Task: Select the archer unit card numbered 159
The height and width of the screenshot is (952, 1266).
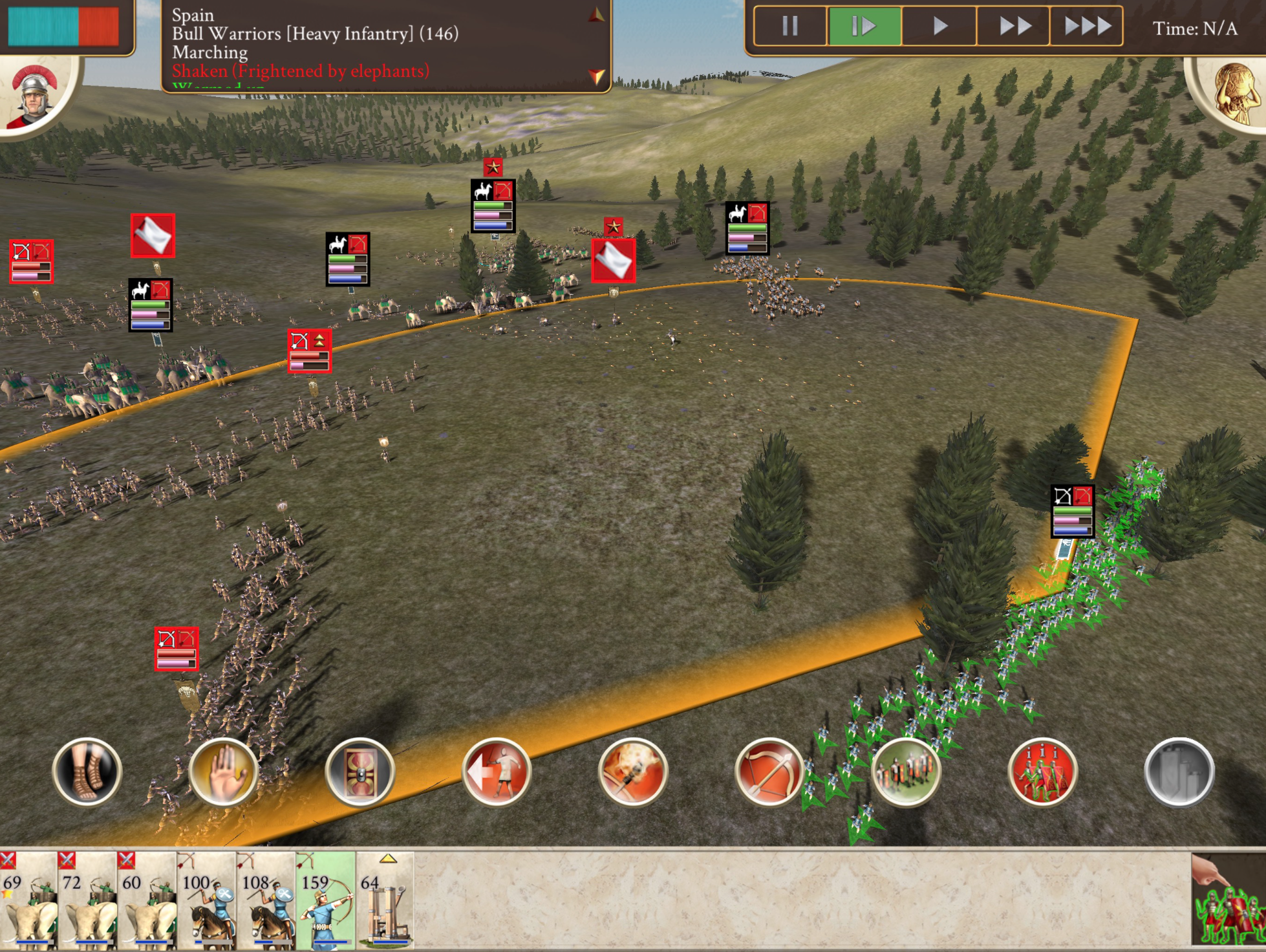Action: point(326,901)
